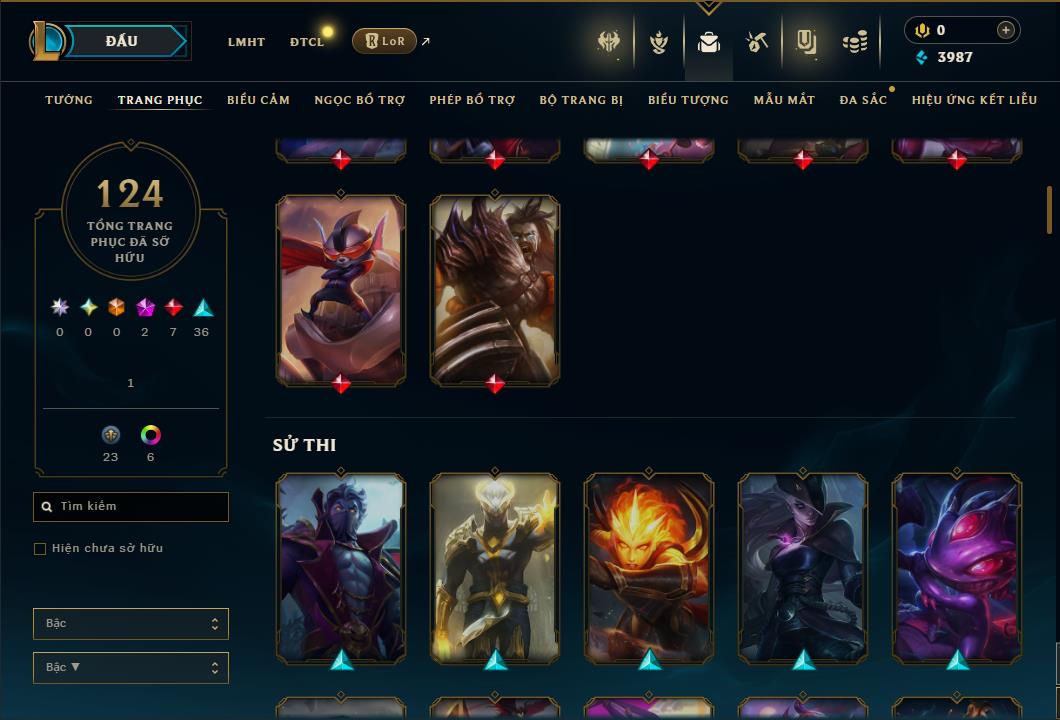Show the BIỂU TƯỢNG tab
The height and width of the screenshot is (720, 1060).
(x=688, y=100)
